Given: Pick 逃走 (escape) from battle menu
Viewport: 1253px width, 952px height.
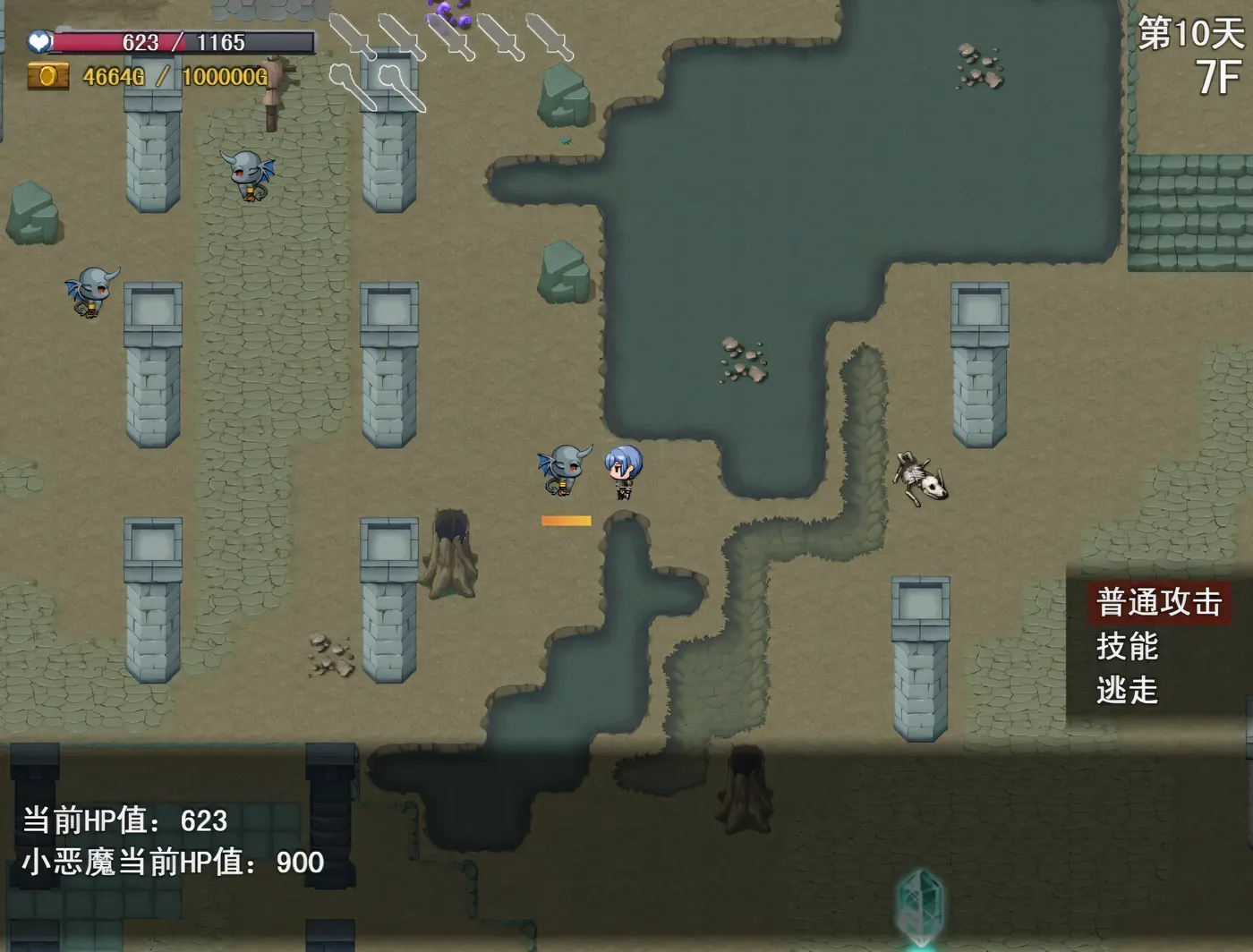Looking at the screenshot, I should click(1128, 690).
